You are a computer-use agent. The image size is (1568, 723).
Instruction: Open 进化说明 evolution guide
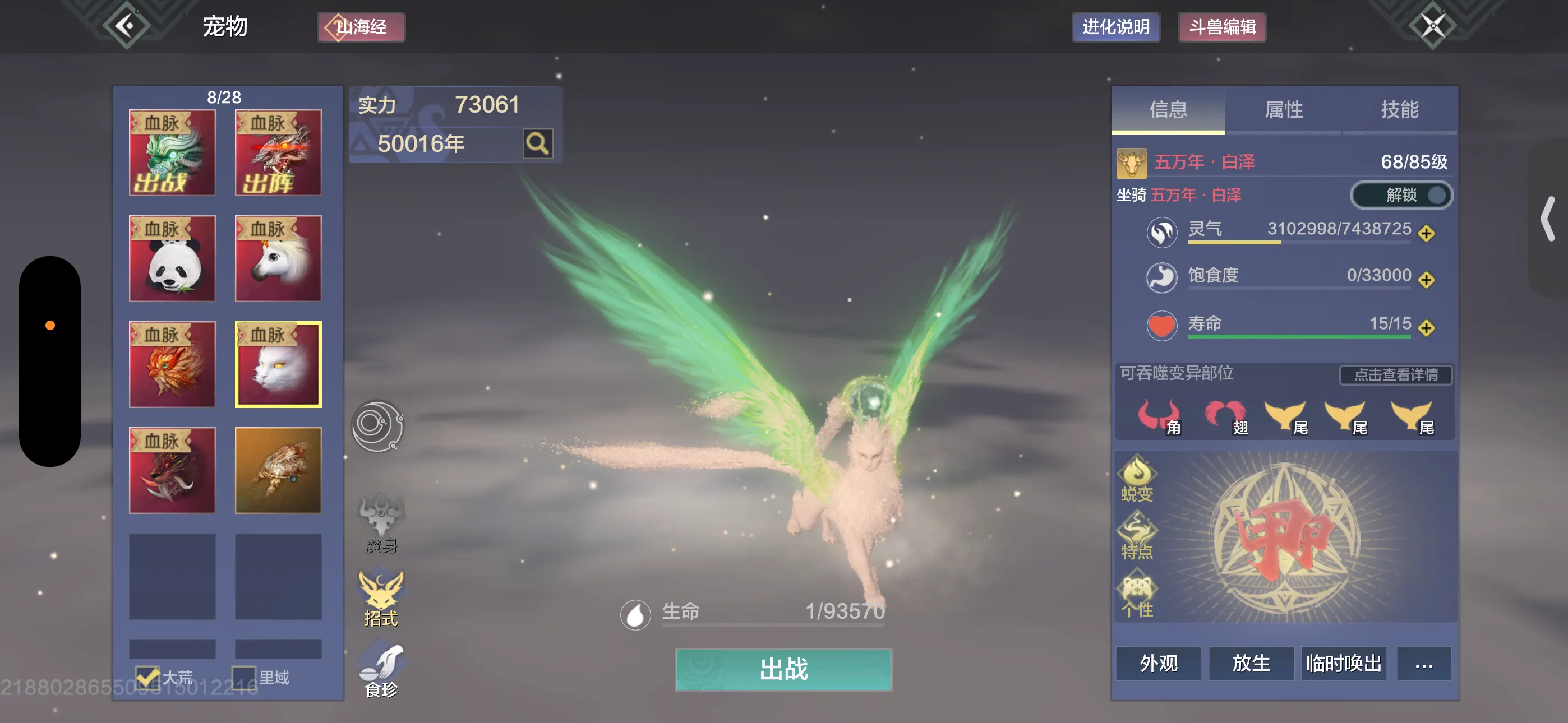click(1115, 27)
